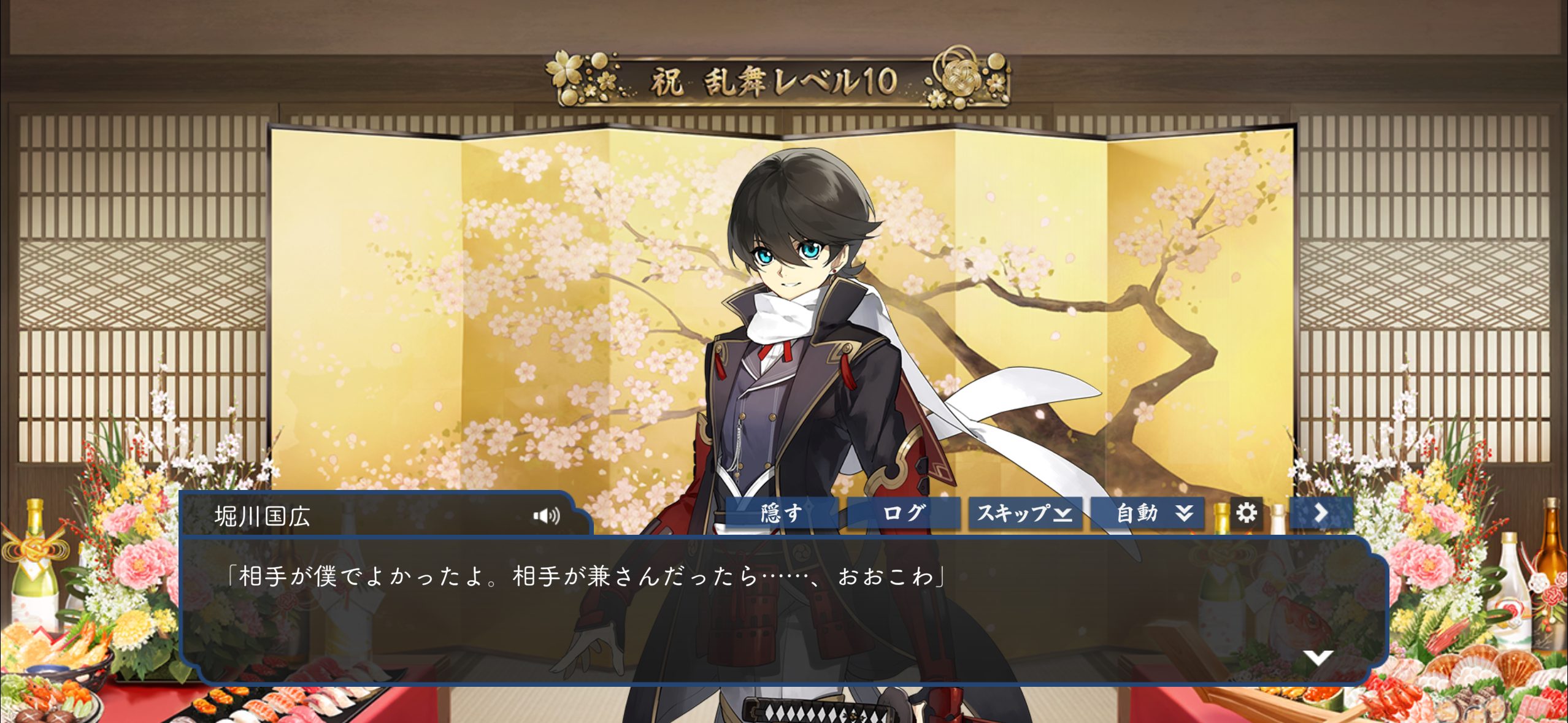The image size is (1568, 723).
Task: Hide the dialogue box with 隠す
Action: (781, 513)
